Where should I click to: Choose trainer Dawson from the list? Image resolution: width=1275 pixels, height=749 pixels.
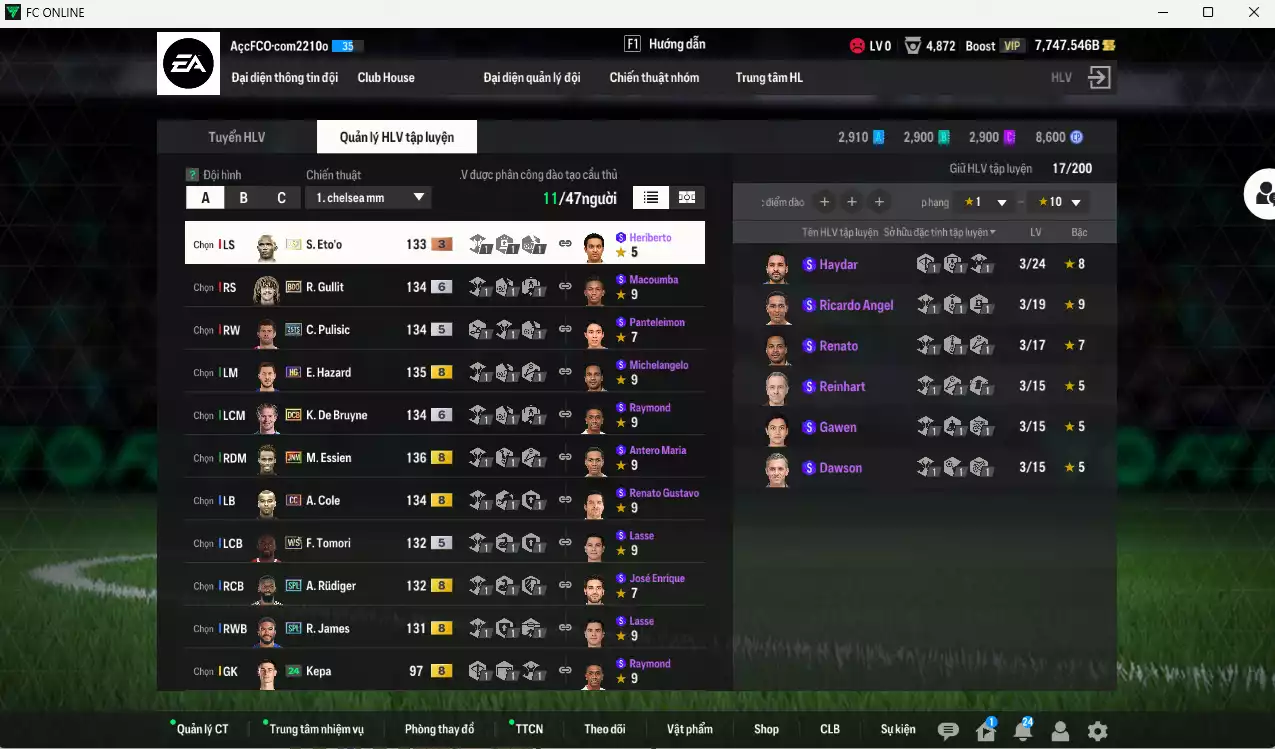point(840,468)
